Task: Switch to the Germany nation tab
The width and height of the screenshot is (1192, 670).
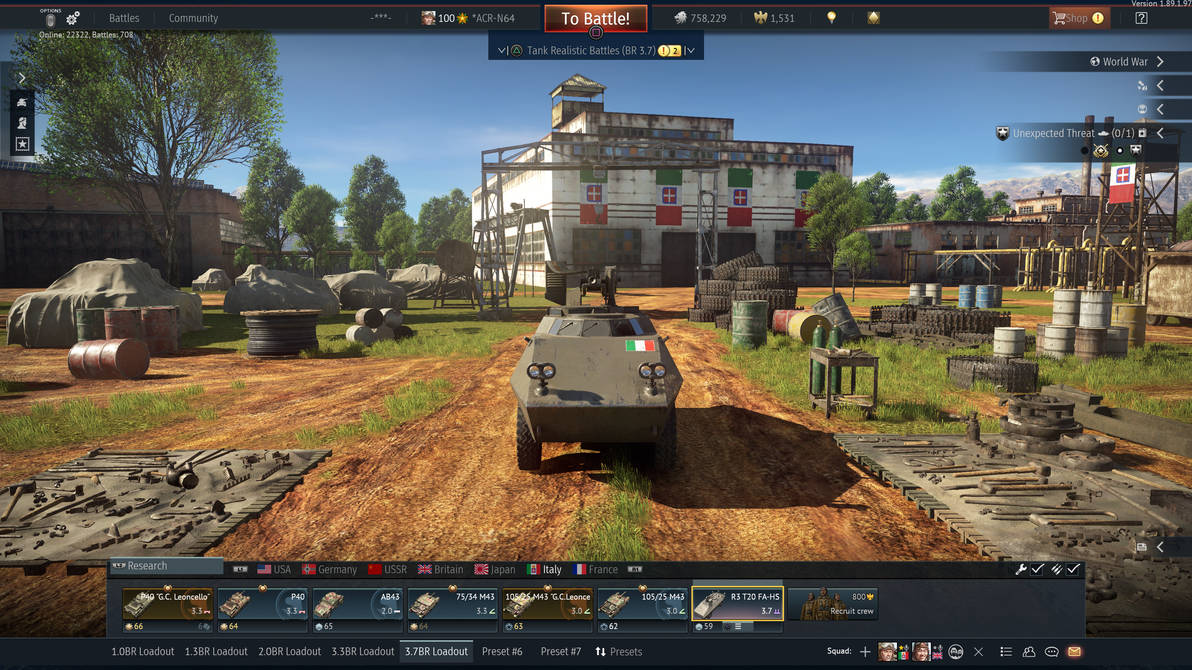Action: pyautogui.click(x=330, y=569)
